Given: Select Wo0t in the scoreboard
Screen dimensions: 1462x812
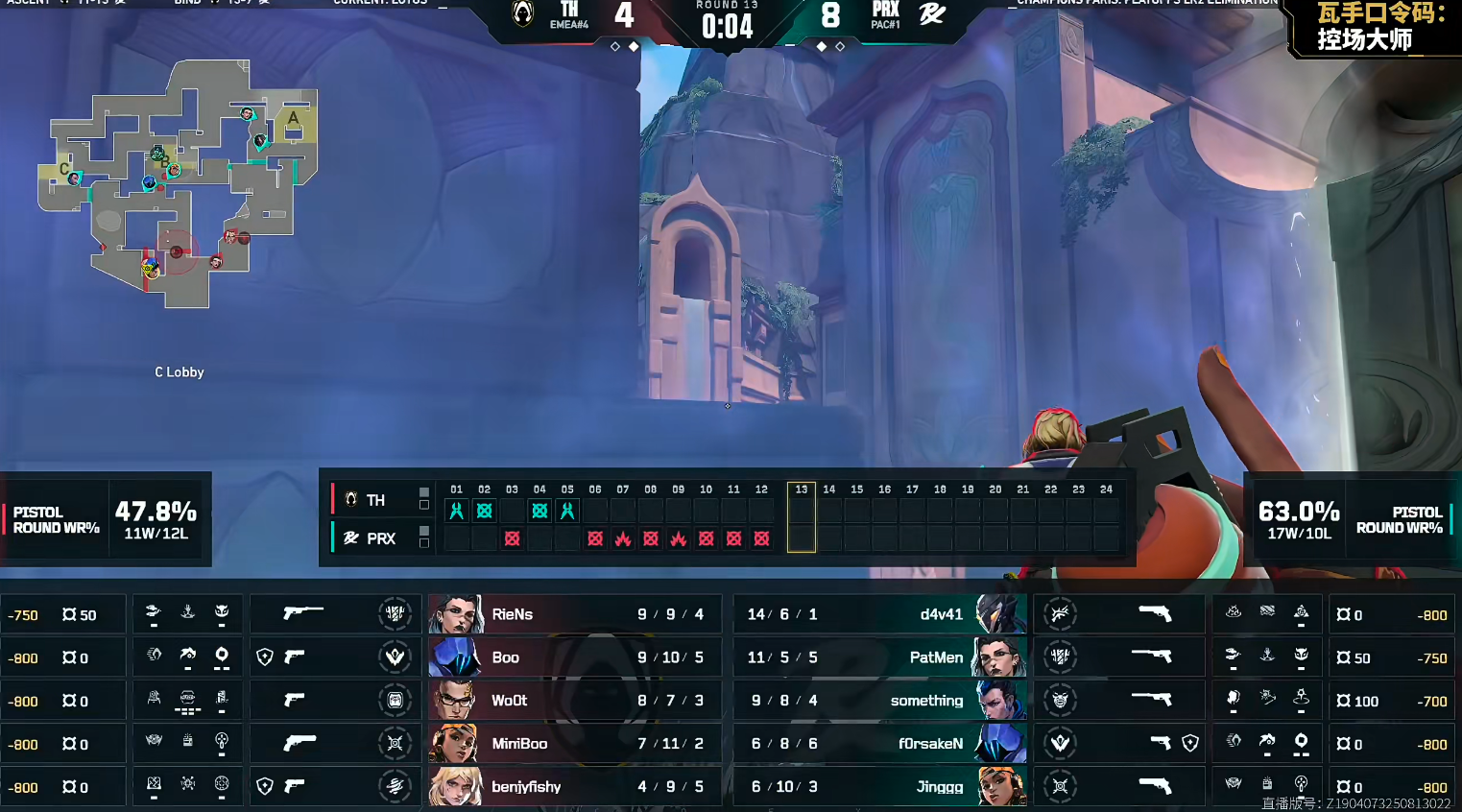Looking at the screenshot, I should [x=510, y=701].
